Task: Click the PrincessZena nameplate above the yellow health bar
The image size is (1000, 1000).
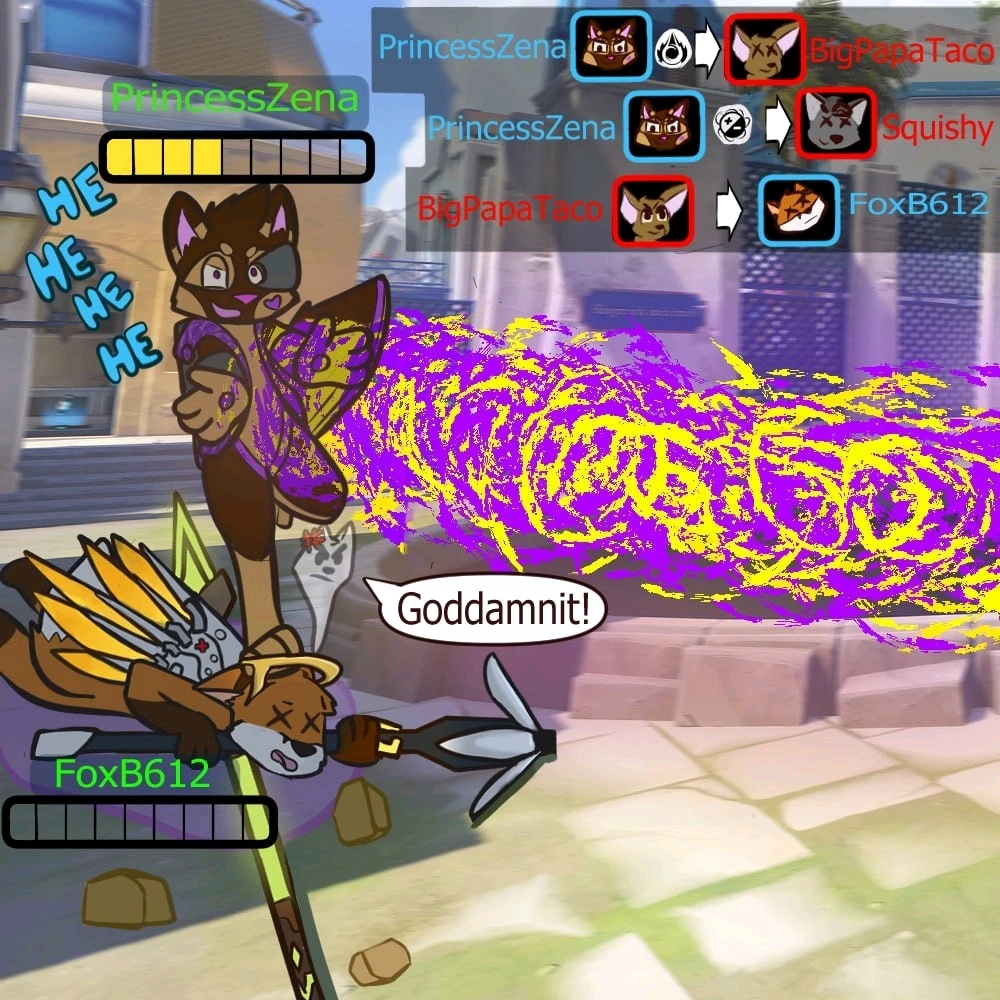Action: point(234,99)
